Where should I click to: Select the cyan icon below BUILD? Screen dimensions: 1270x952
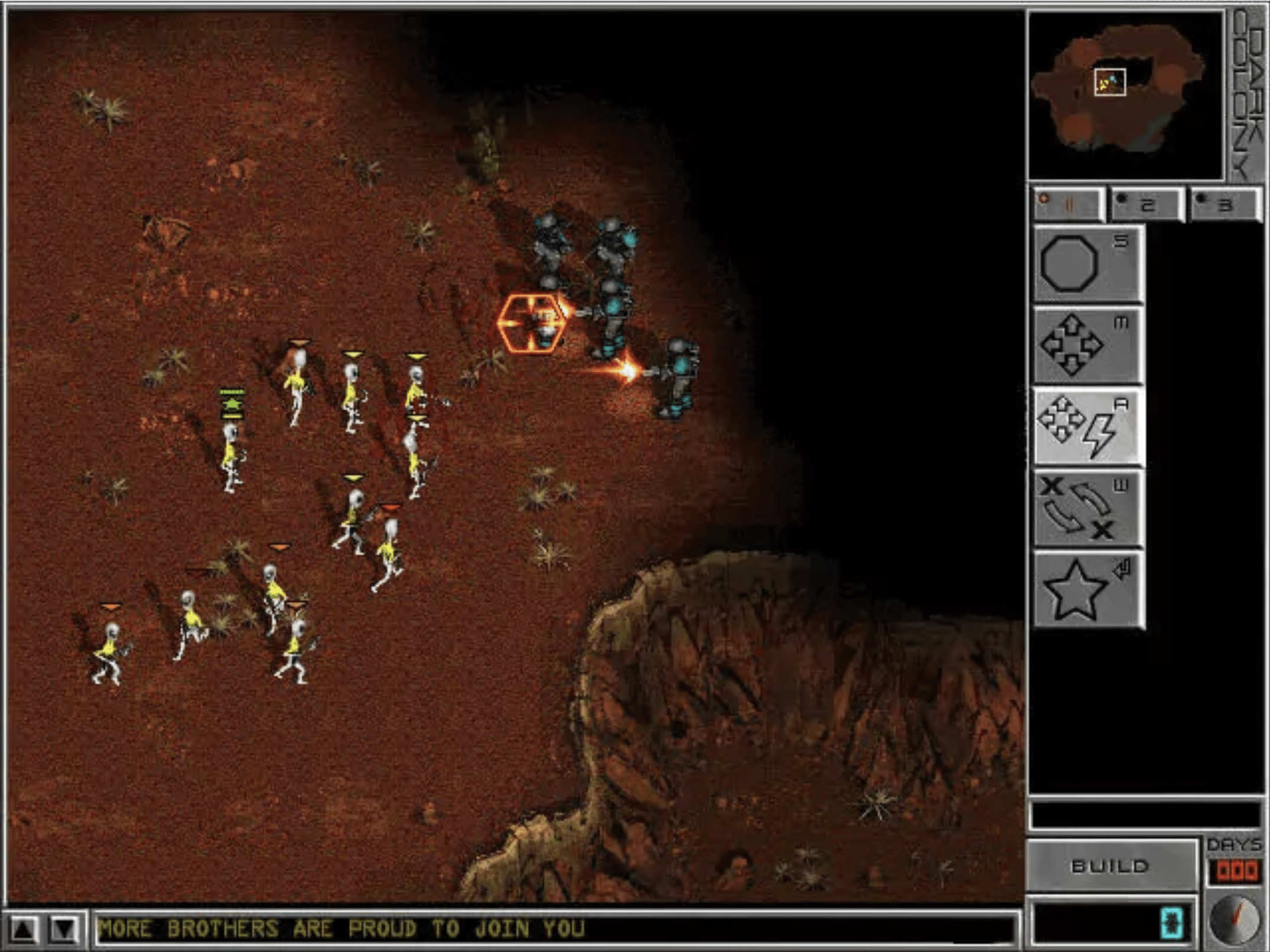click(x=1173, y=923)
